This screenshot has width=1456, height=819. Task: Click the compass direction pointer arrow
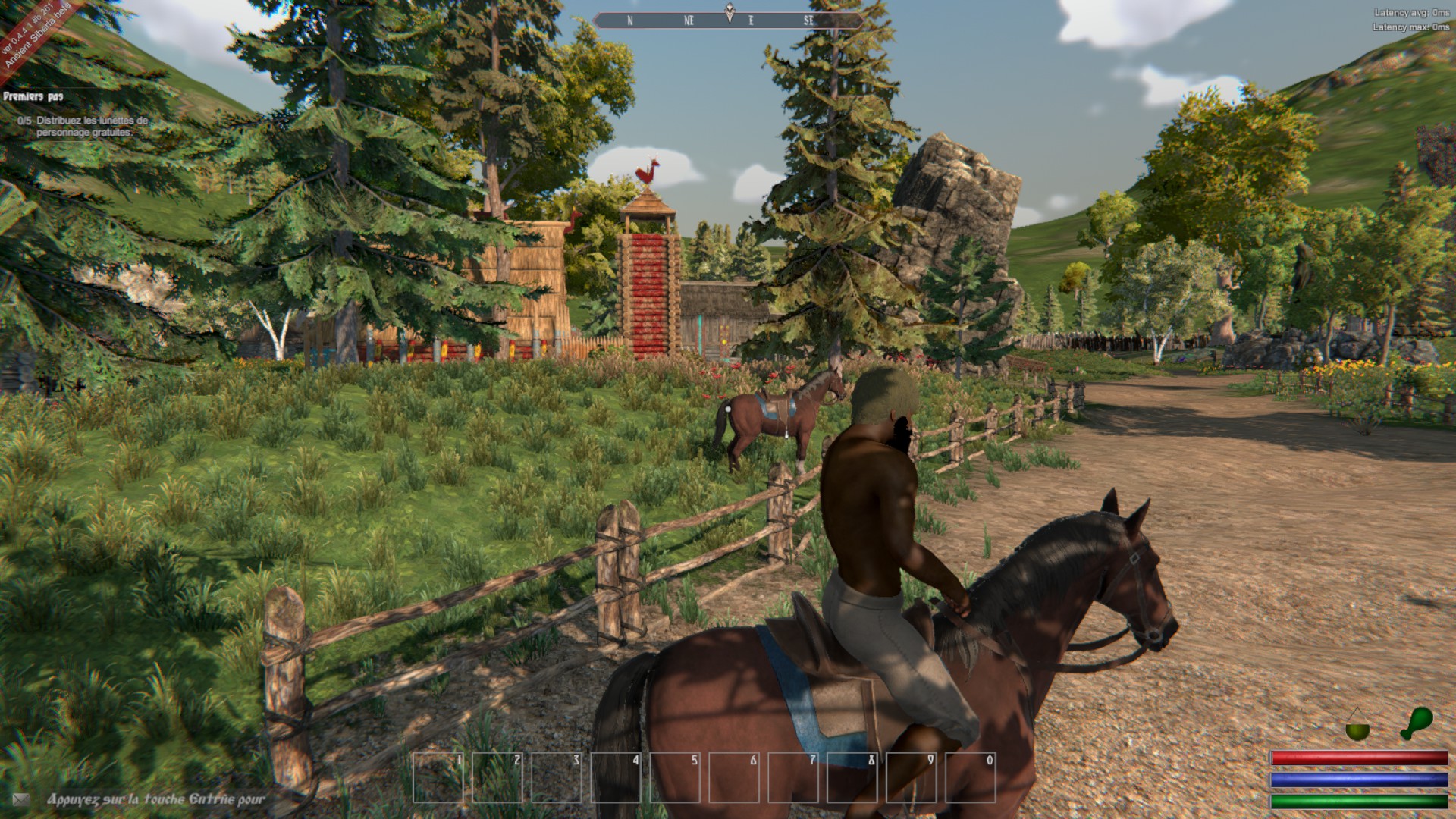click(729, 11)
